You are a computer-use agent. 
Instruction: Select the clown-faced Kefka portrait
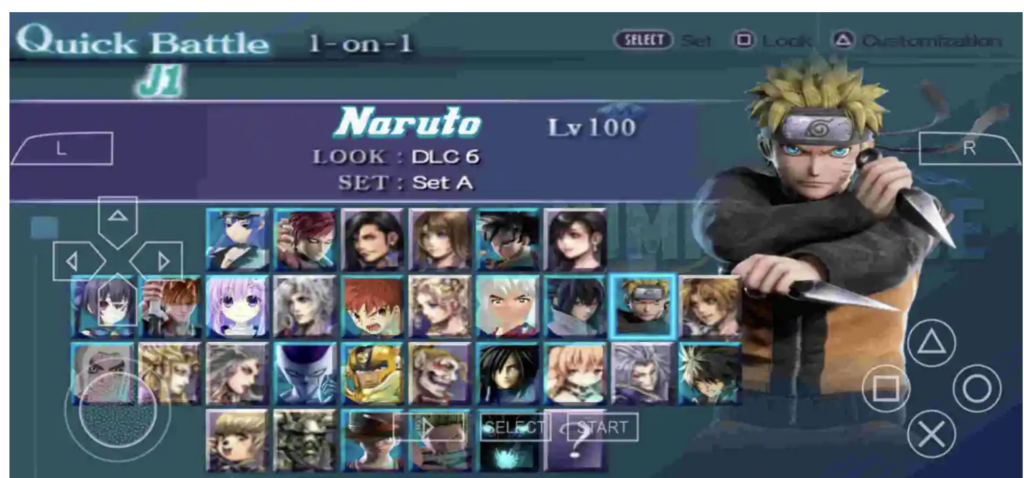(x=440, y=373)
